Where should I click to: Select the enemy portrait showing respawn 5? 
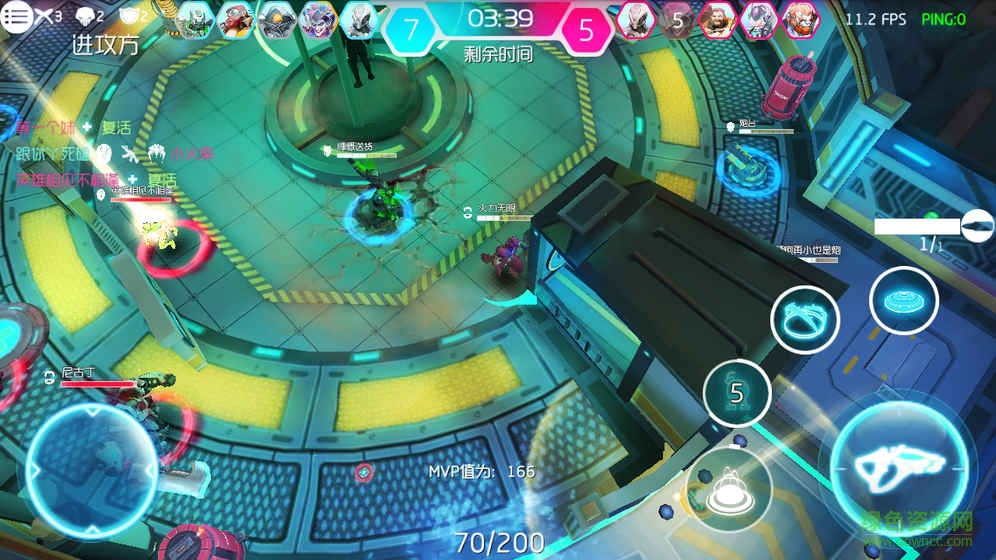(677, 19)
